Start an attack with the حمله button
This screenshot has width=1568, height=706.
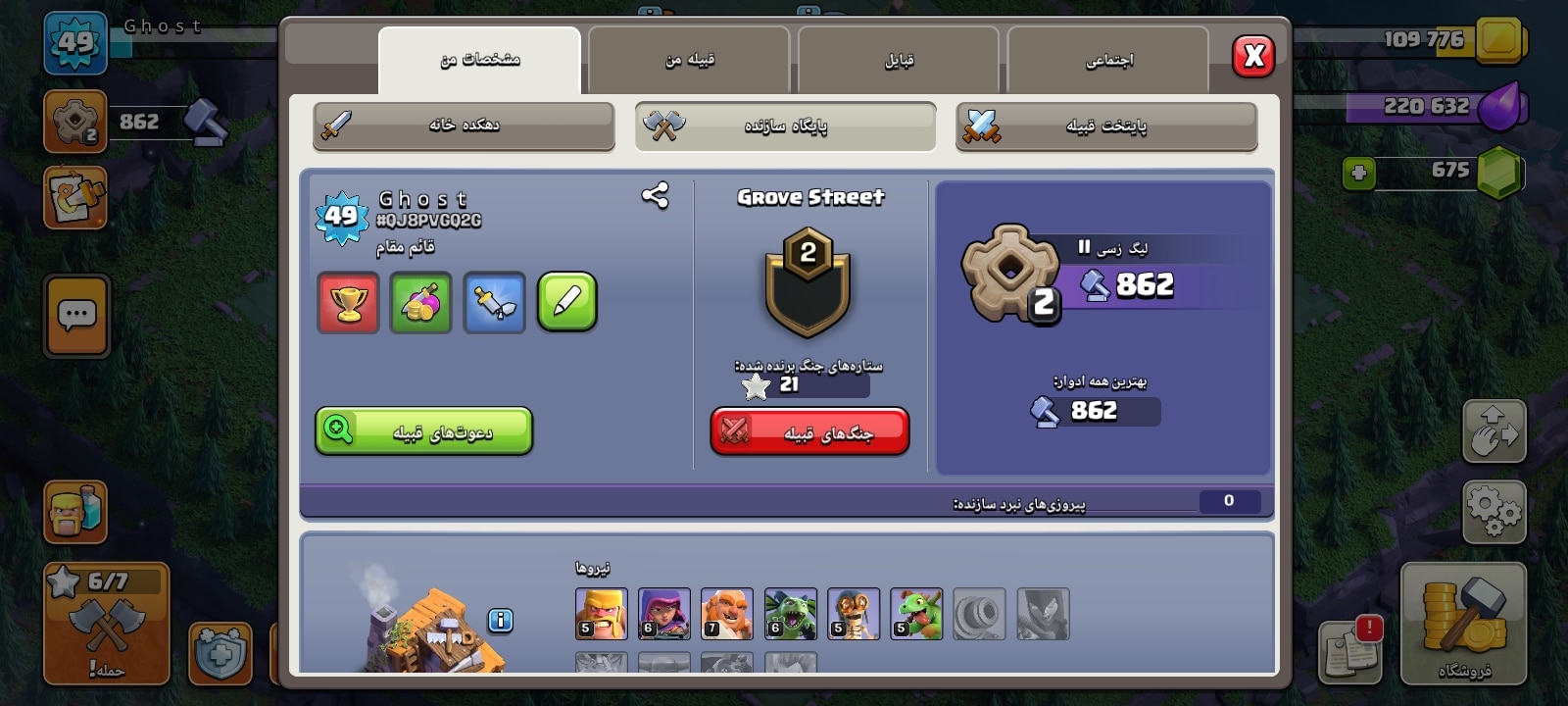point(106,624)
